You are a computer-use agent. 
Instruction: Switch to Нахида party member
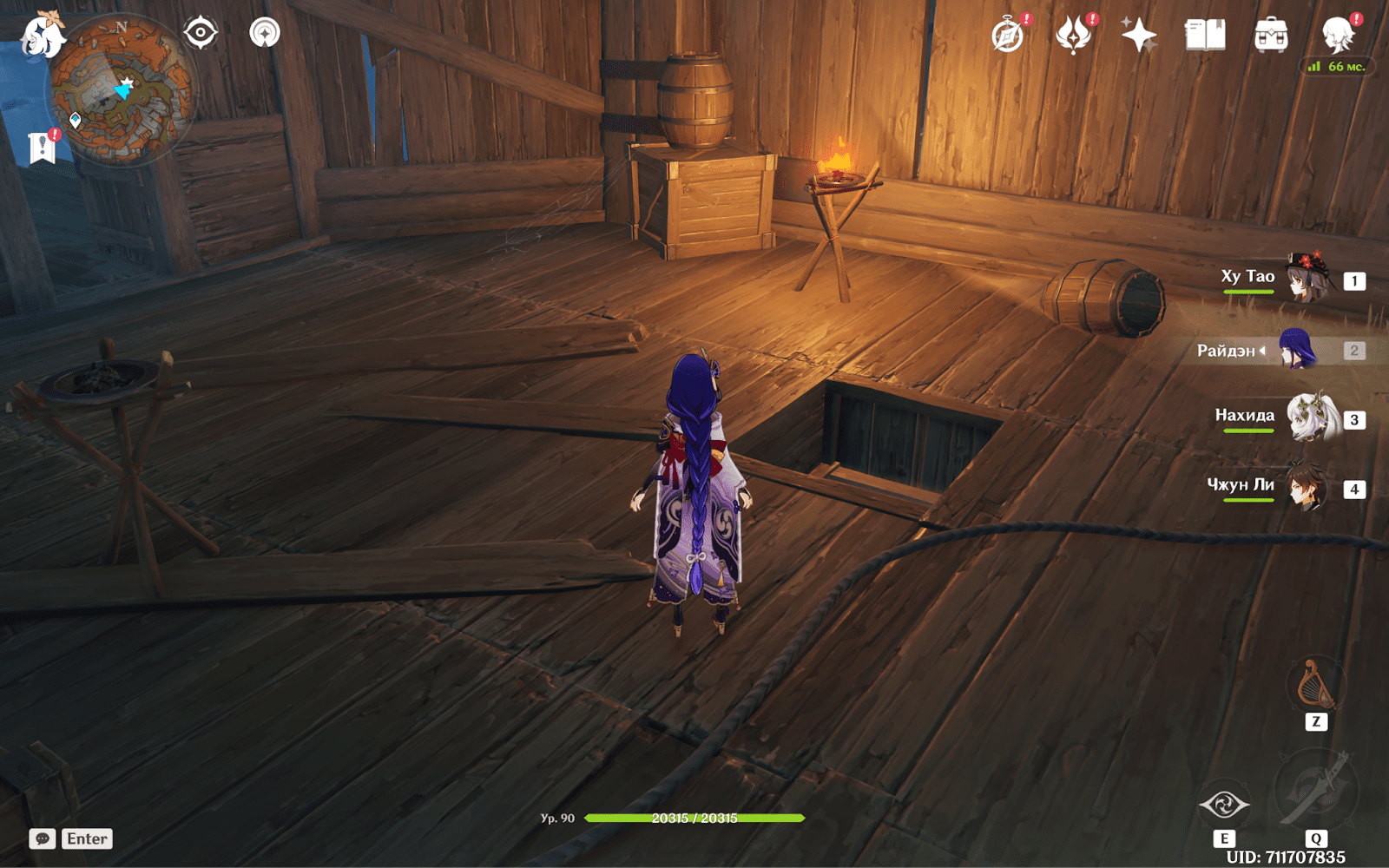pyautogui.click(x=1309, y=418)
